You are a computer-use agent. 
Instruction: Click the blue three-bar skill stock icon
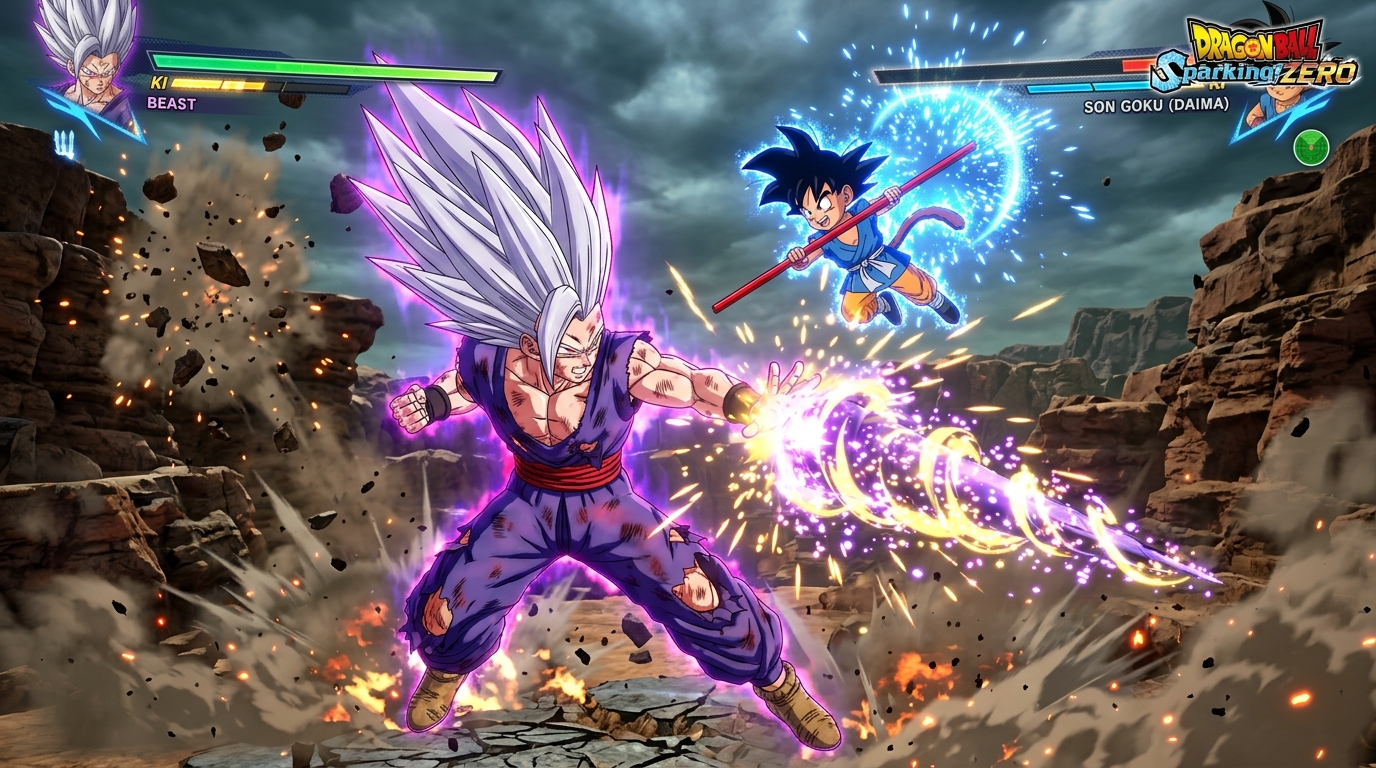tap(65, 144)
